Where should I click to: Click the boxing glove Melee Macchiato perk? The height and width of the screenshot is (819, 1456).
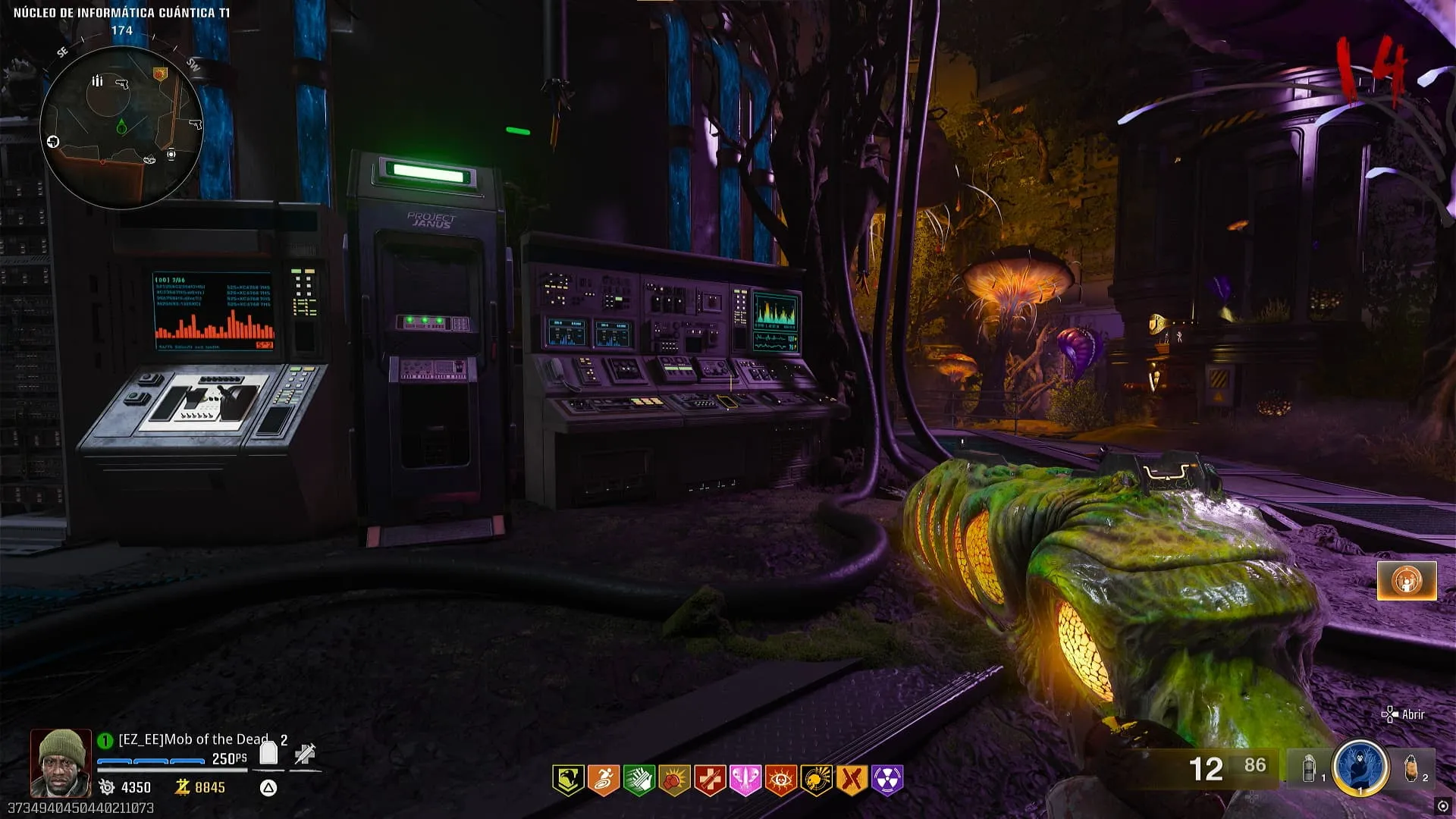click(674, 780)
